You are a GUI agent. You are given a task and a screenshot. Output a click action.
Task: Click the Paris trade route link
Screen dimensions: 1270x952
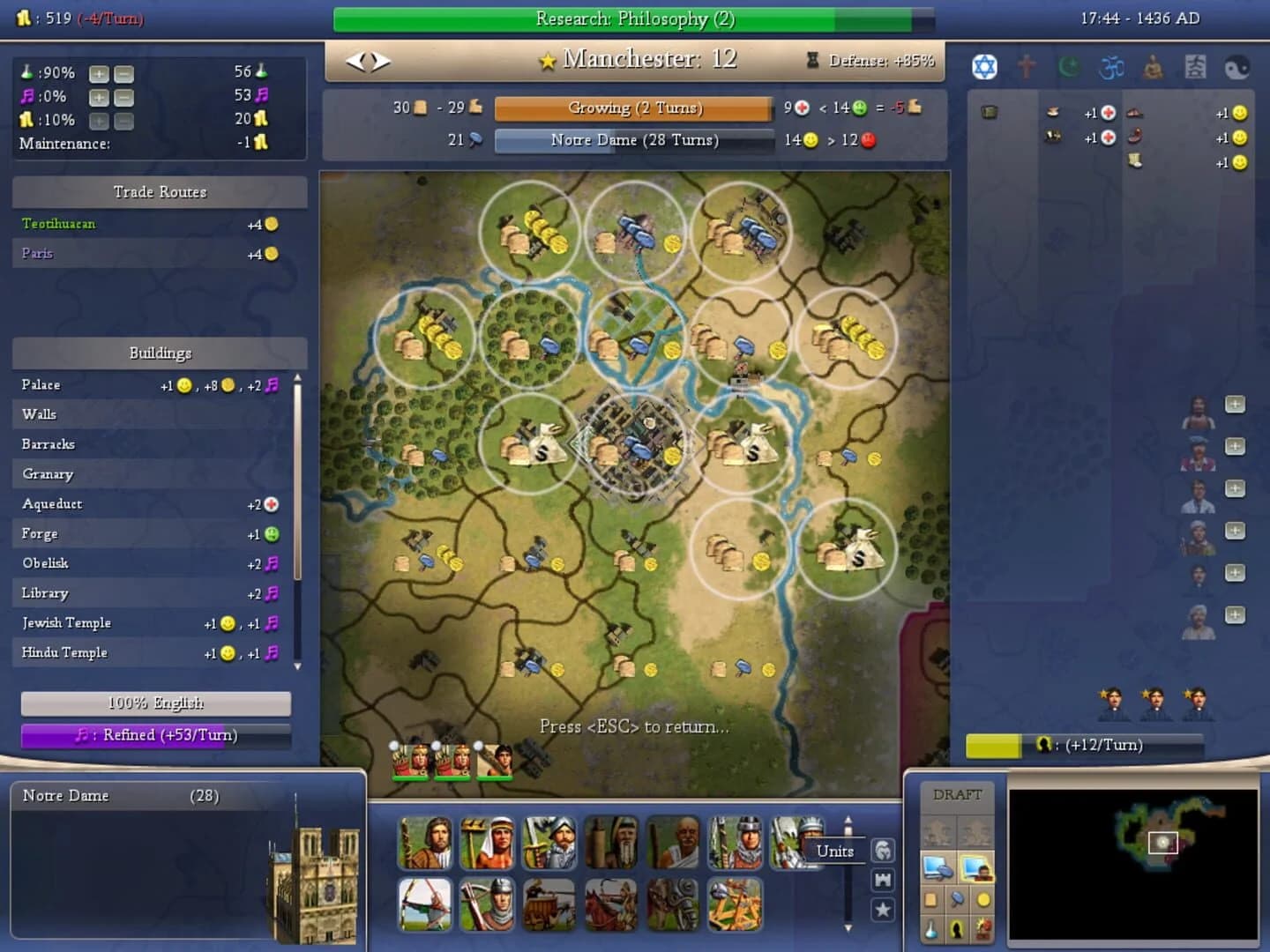pos(37,254)
